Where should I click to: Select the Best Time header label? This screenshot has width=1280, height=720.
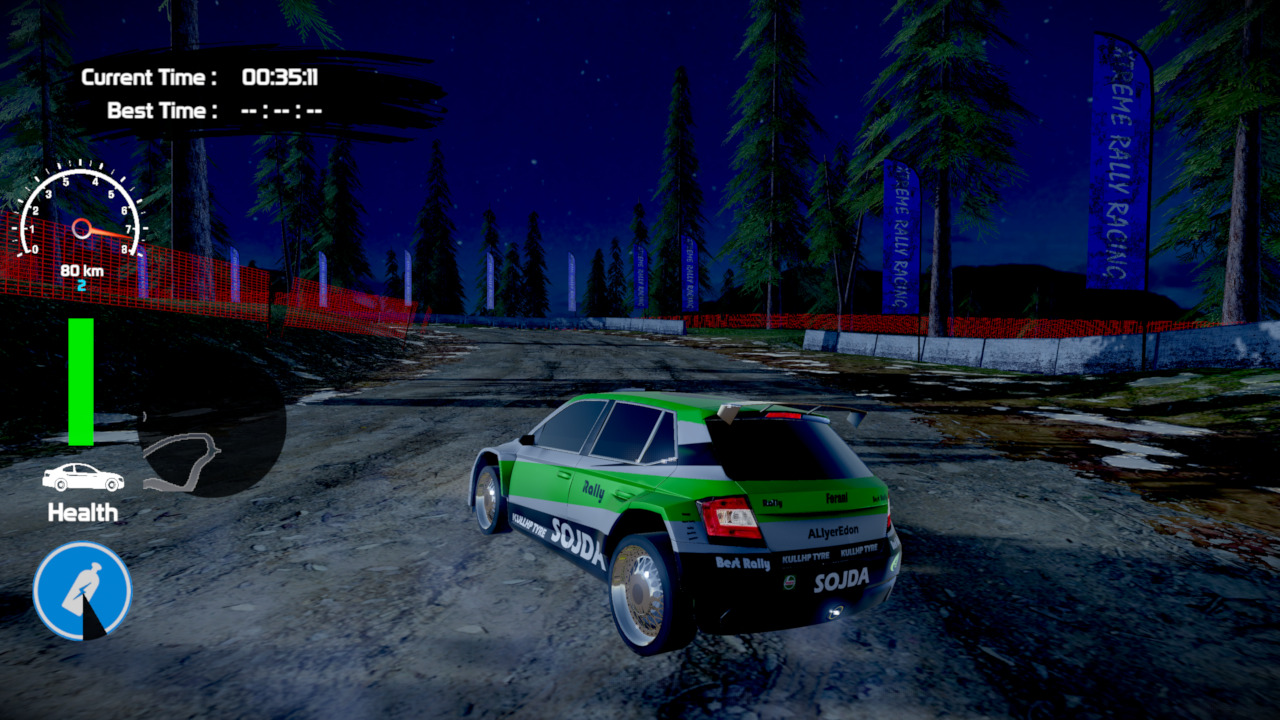(163, 110)
